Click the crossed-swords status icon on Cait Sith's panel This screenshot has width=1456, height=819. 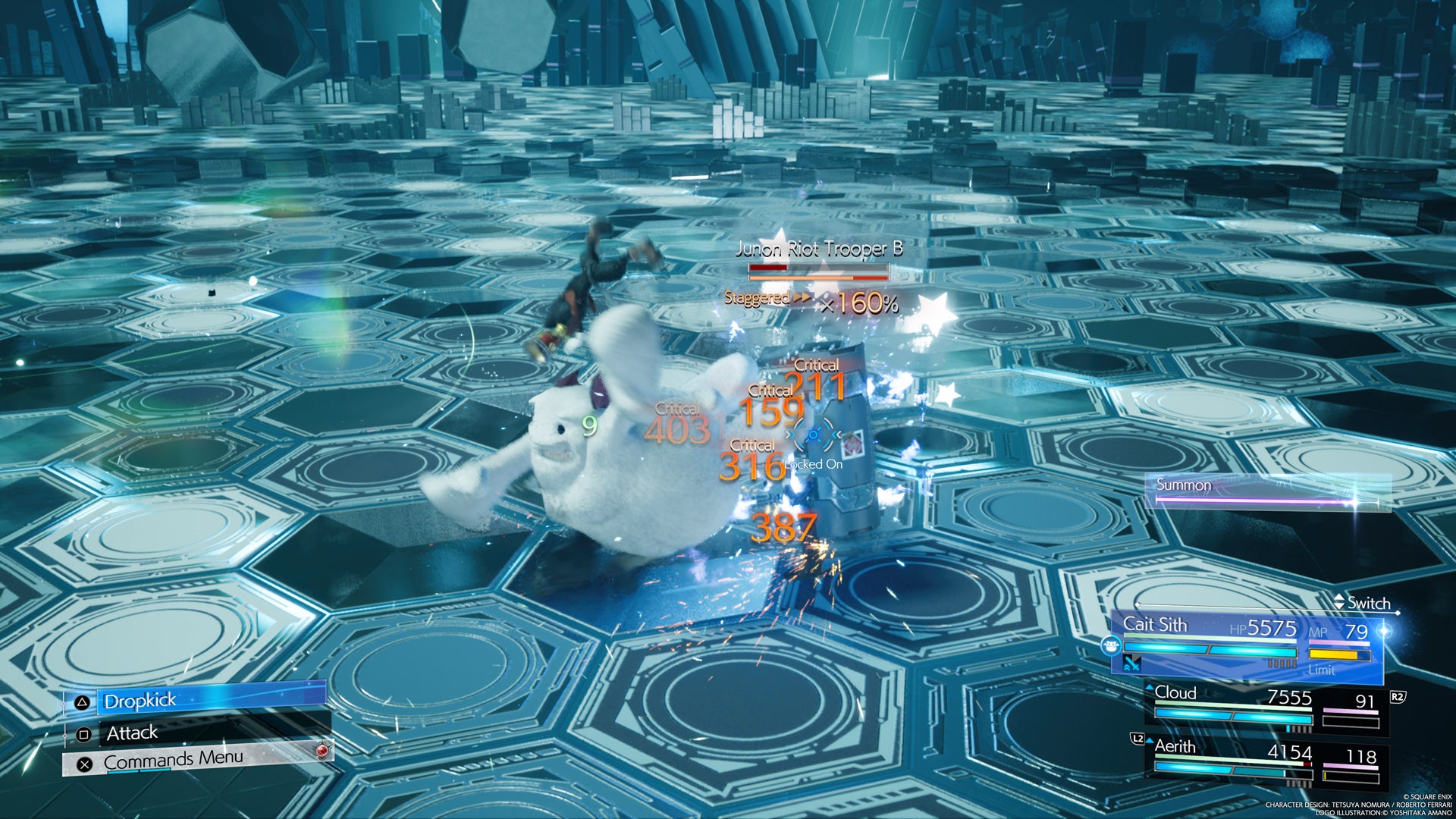click(x=1131, y=665)
